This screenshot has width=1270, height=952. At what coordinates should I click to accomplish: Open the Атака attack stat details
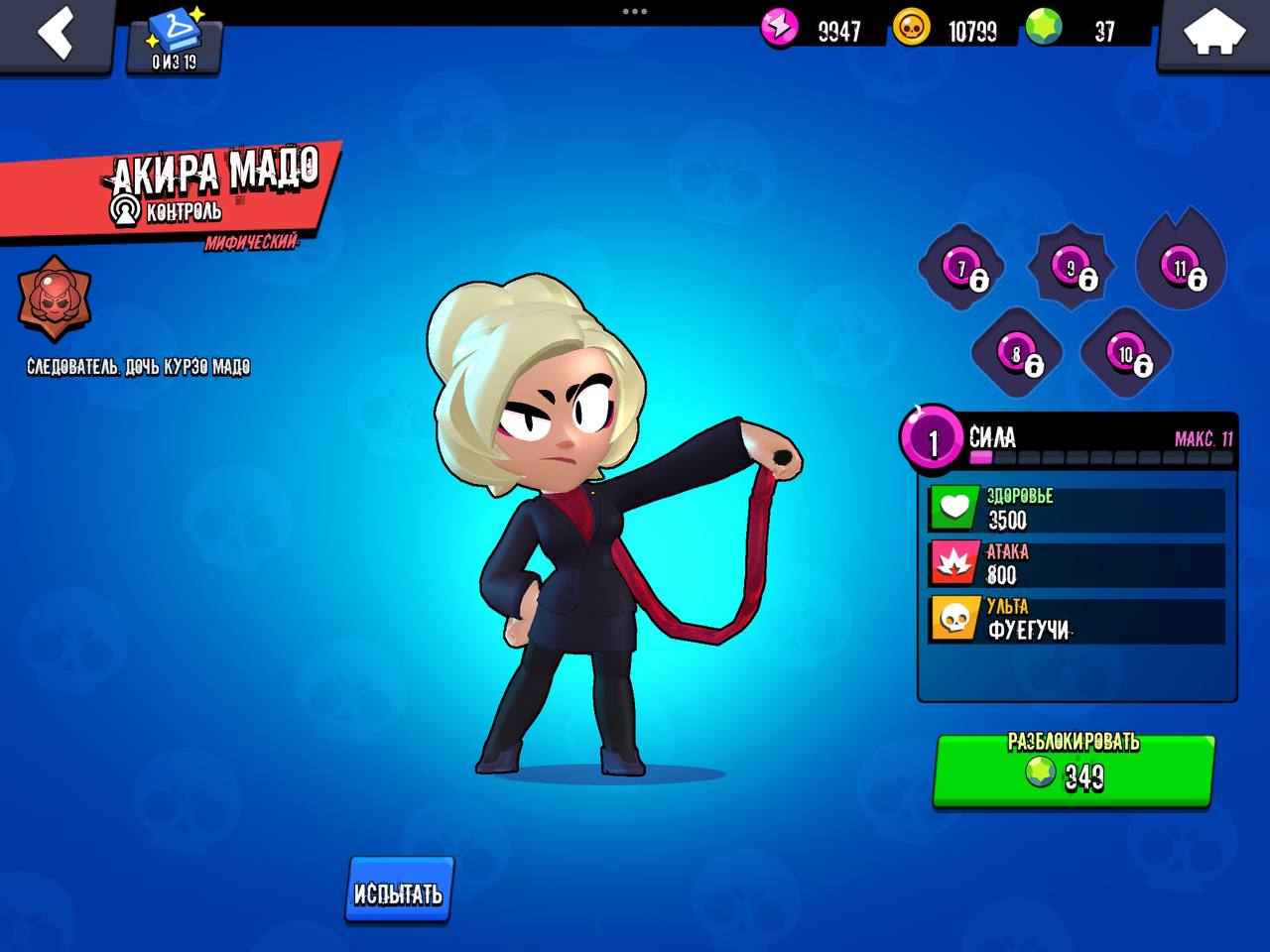click(1077, 563)
